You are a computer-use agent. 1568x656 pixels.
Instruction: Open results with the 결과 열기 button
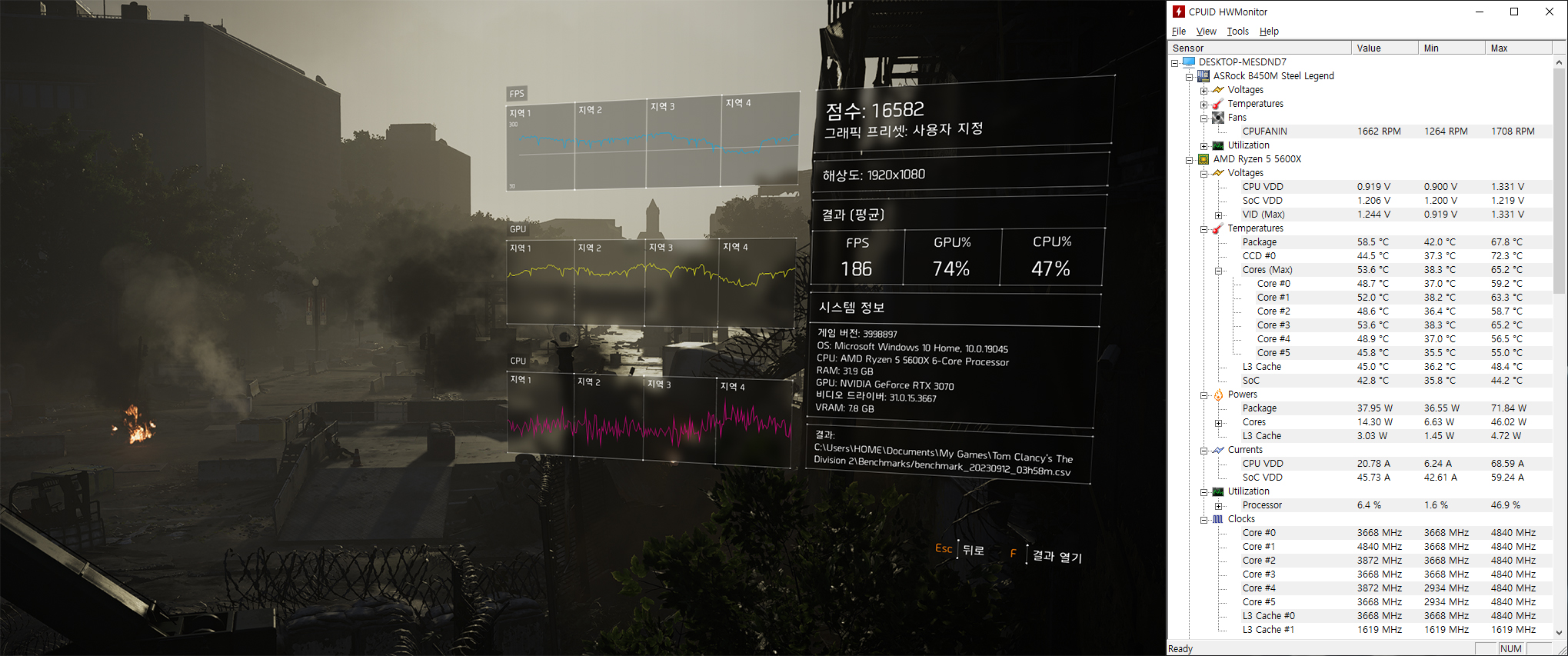point(1057,555)
